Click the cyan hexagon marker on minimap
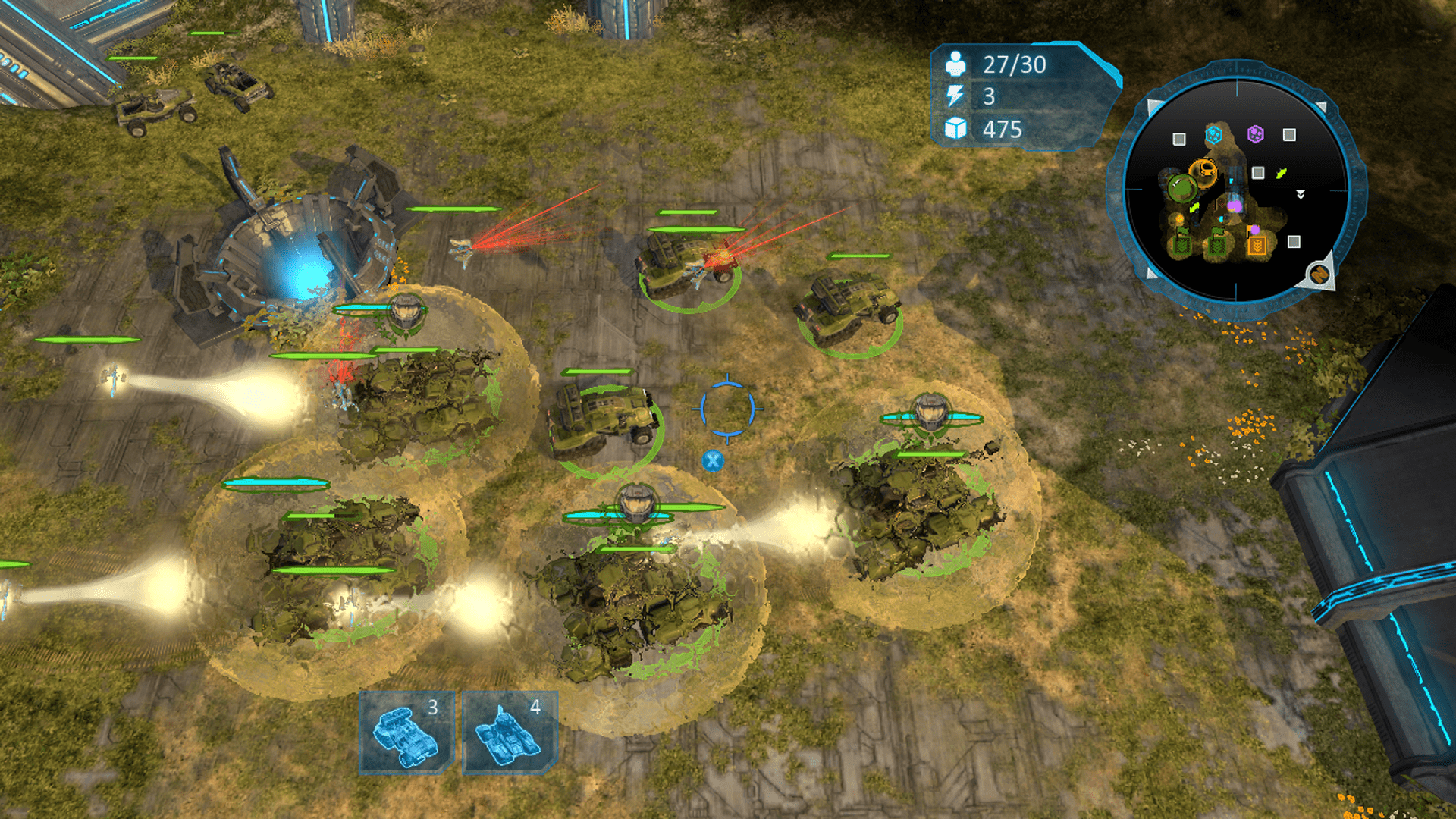 coord(1214,135)
